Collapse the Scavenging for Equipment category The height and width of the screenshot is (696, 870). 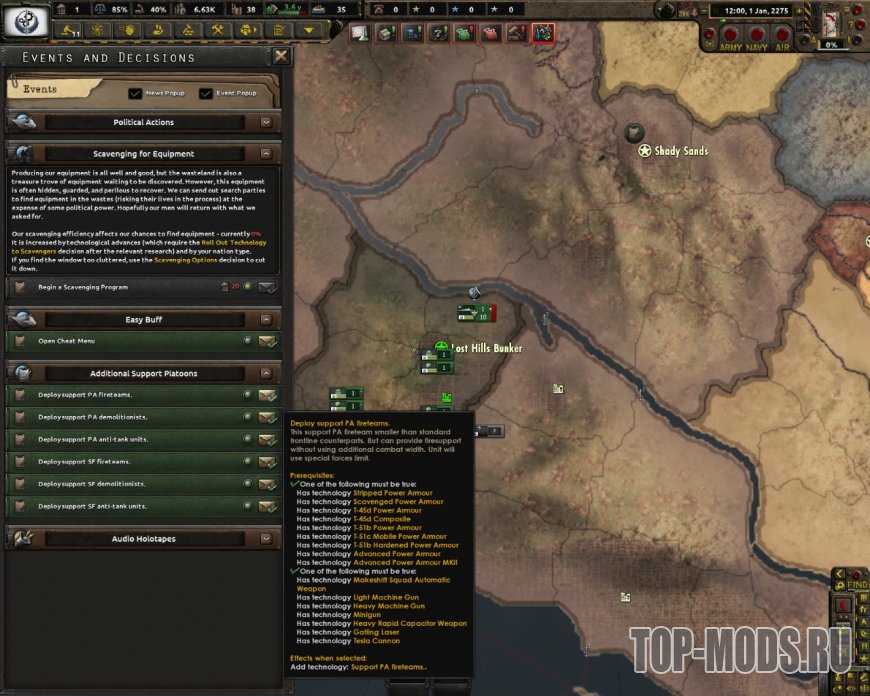click(x=266, y=154)
